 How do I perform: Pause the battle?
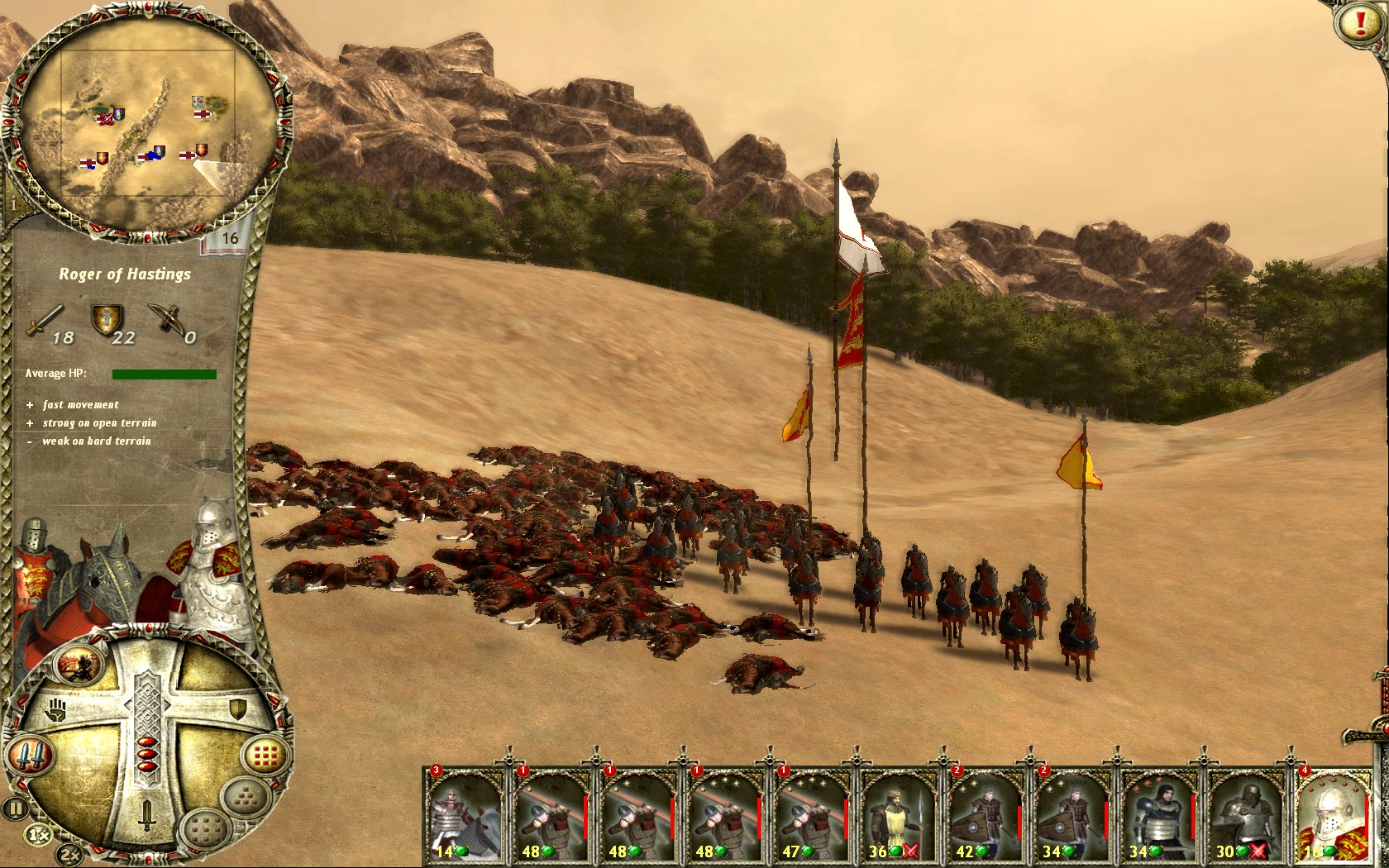[15, 808]
